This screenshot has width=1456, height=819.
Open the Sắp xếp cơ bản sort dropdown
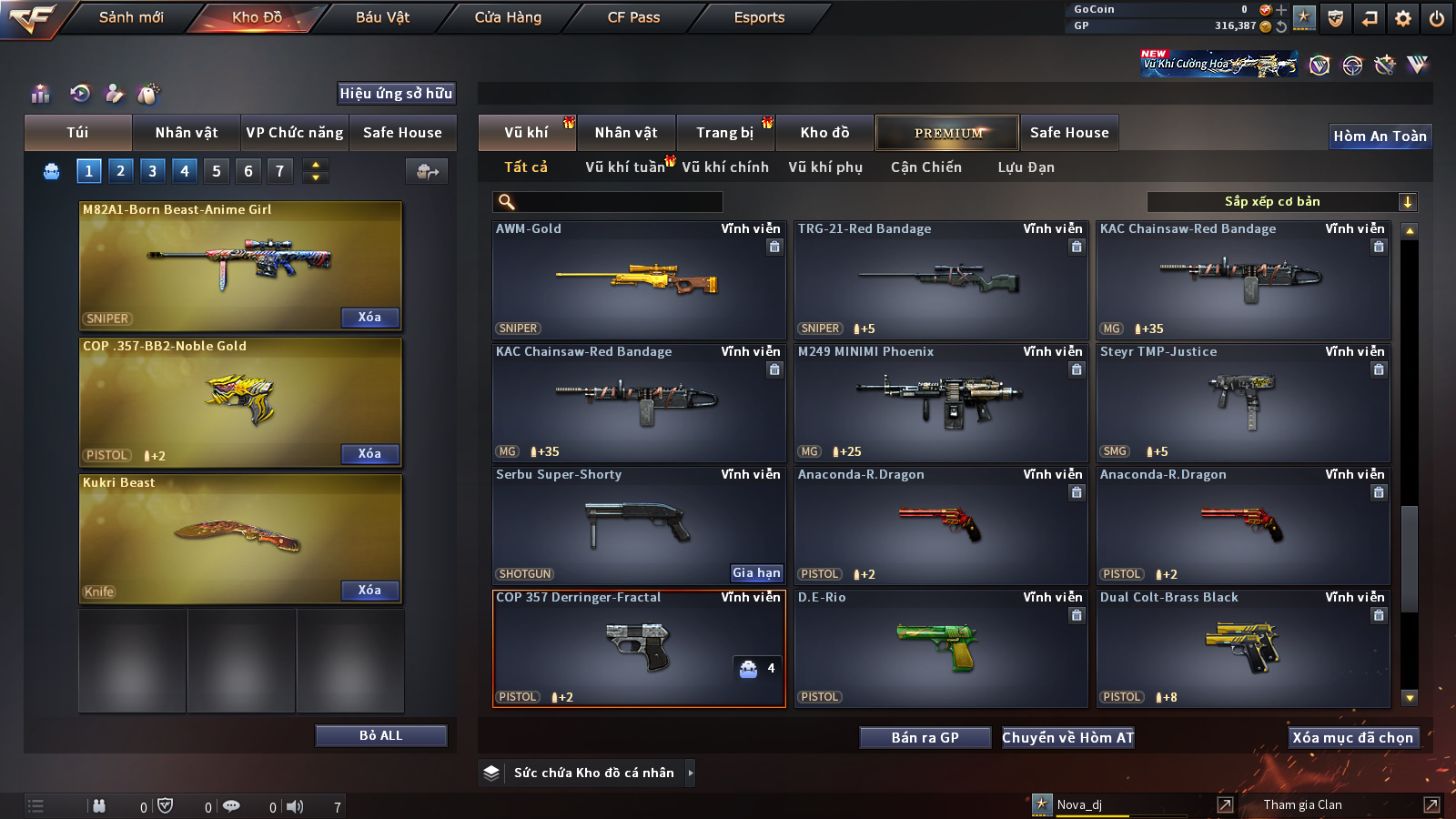[1281, 202]
